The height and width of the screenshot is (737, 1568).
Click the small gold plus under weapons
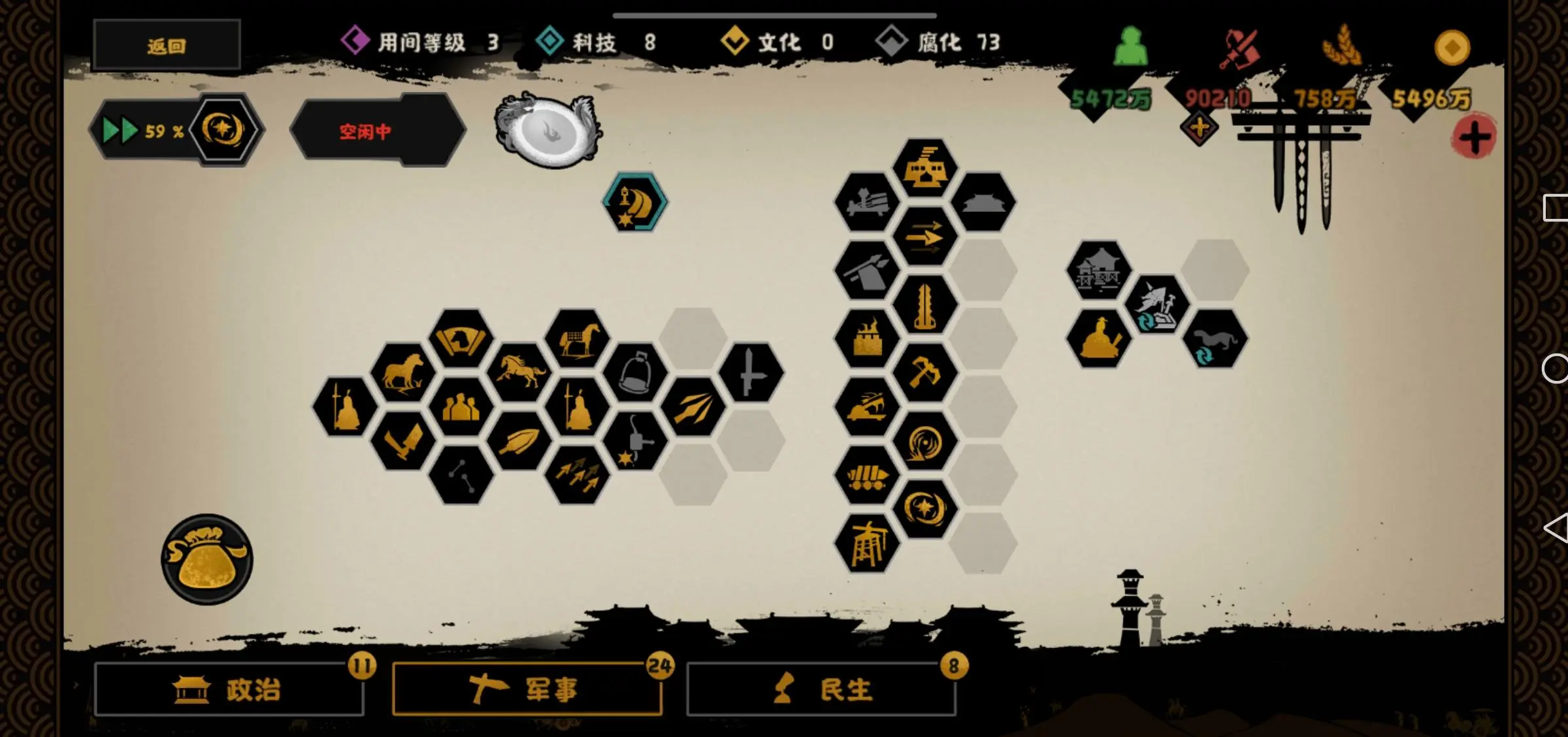tap(1199, 128)
